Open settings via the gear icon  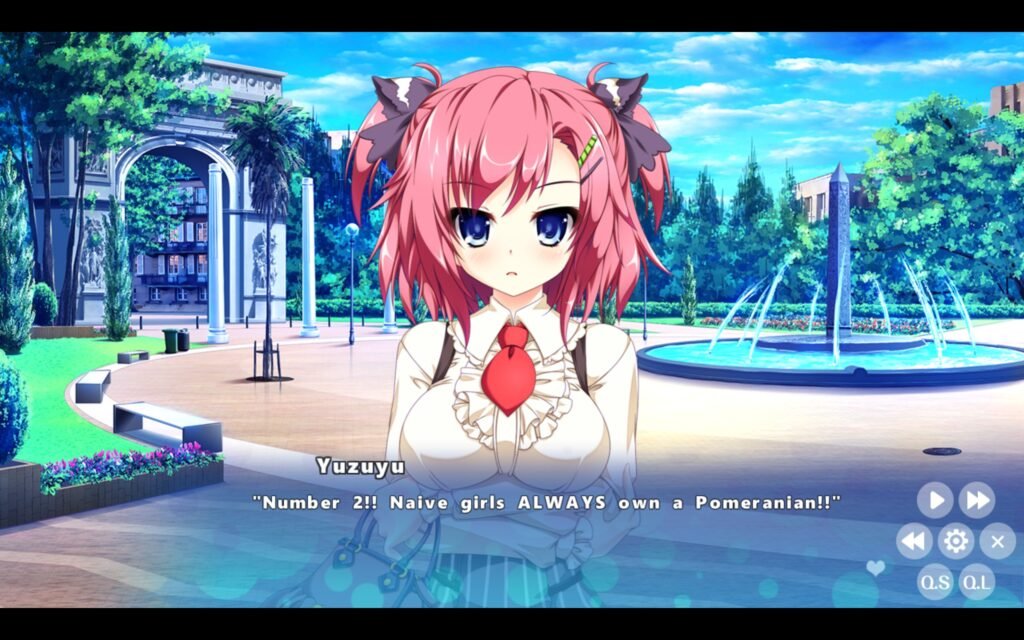[x=956, y=541]
